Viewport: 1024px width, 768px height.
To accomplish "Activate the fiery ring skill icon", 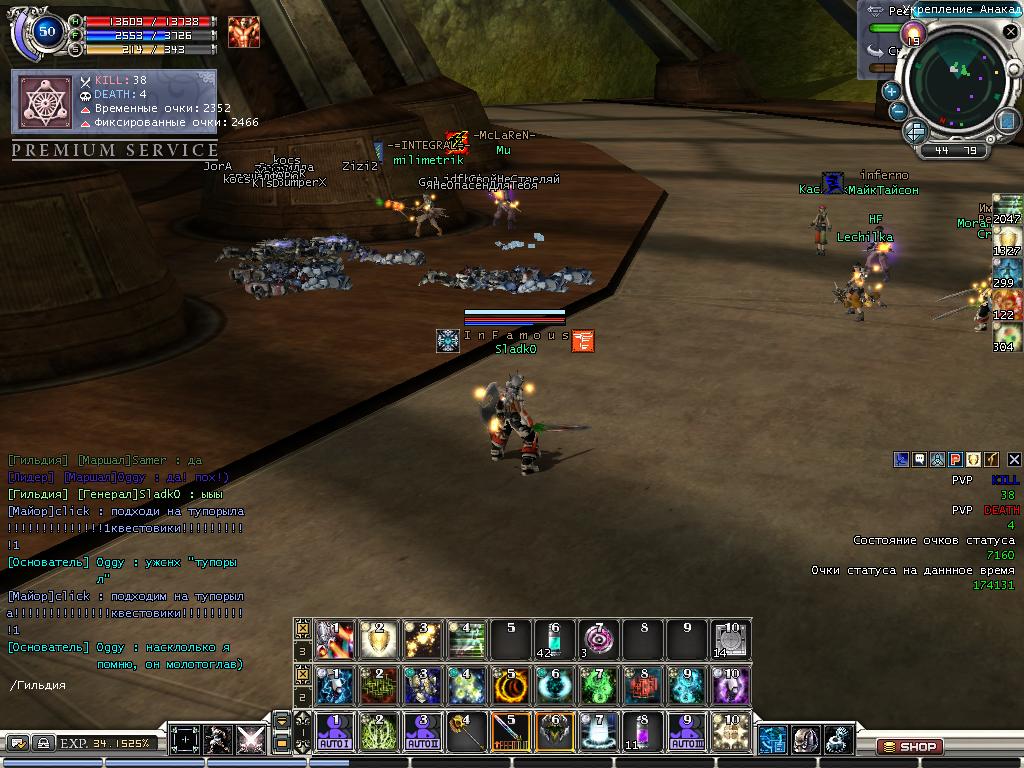I will coord(511,686).
